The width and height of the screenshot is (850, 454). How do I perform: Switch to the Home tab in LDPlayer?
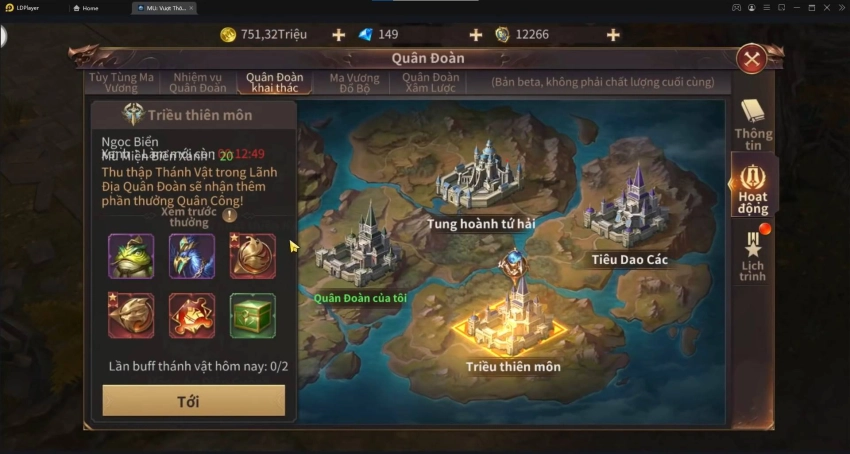(90, 7)
